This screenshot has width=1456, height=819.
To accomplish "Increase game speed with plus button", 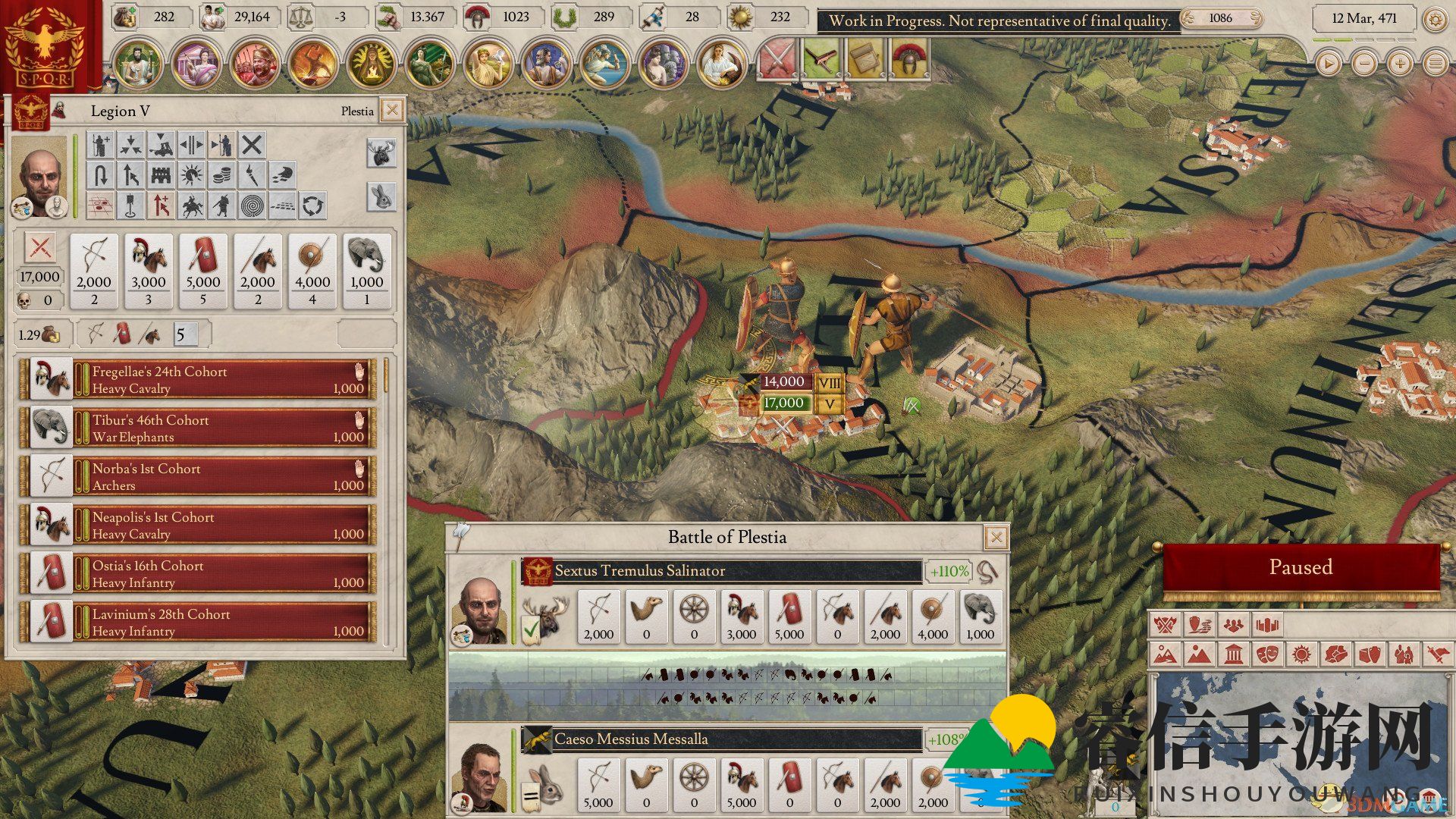I will pyautogui.click(x=1400, y=64).
